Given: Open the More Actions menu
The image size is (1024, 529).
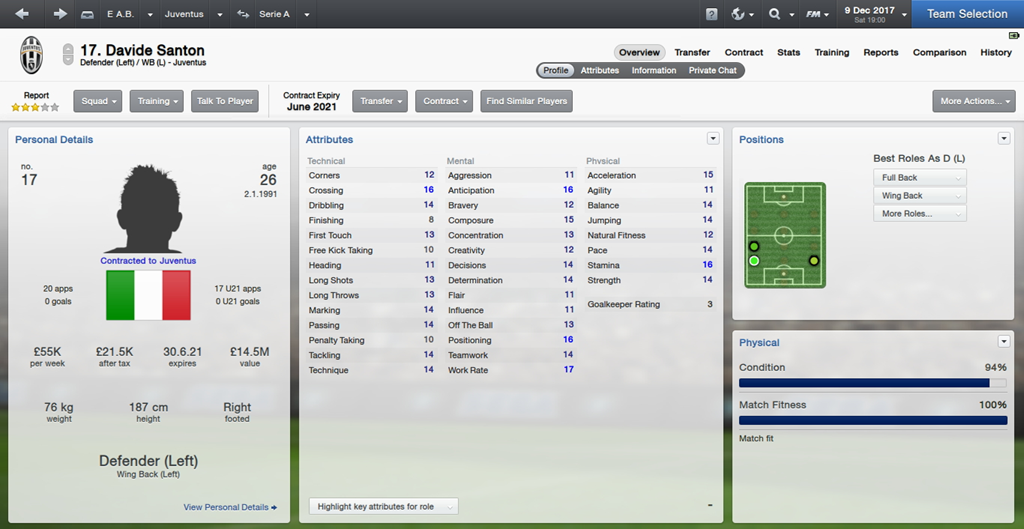Looking at the screenshot, I should tap(972, 101).
